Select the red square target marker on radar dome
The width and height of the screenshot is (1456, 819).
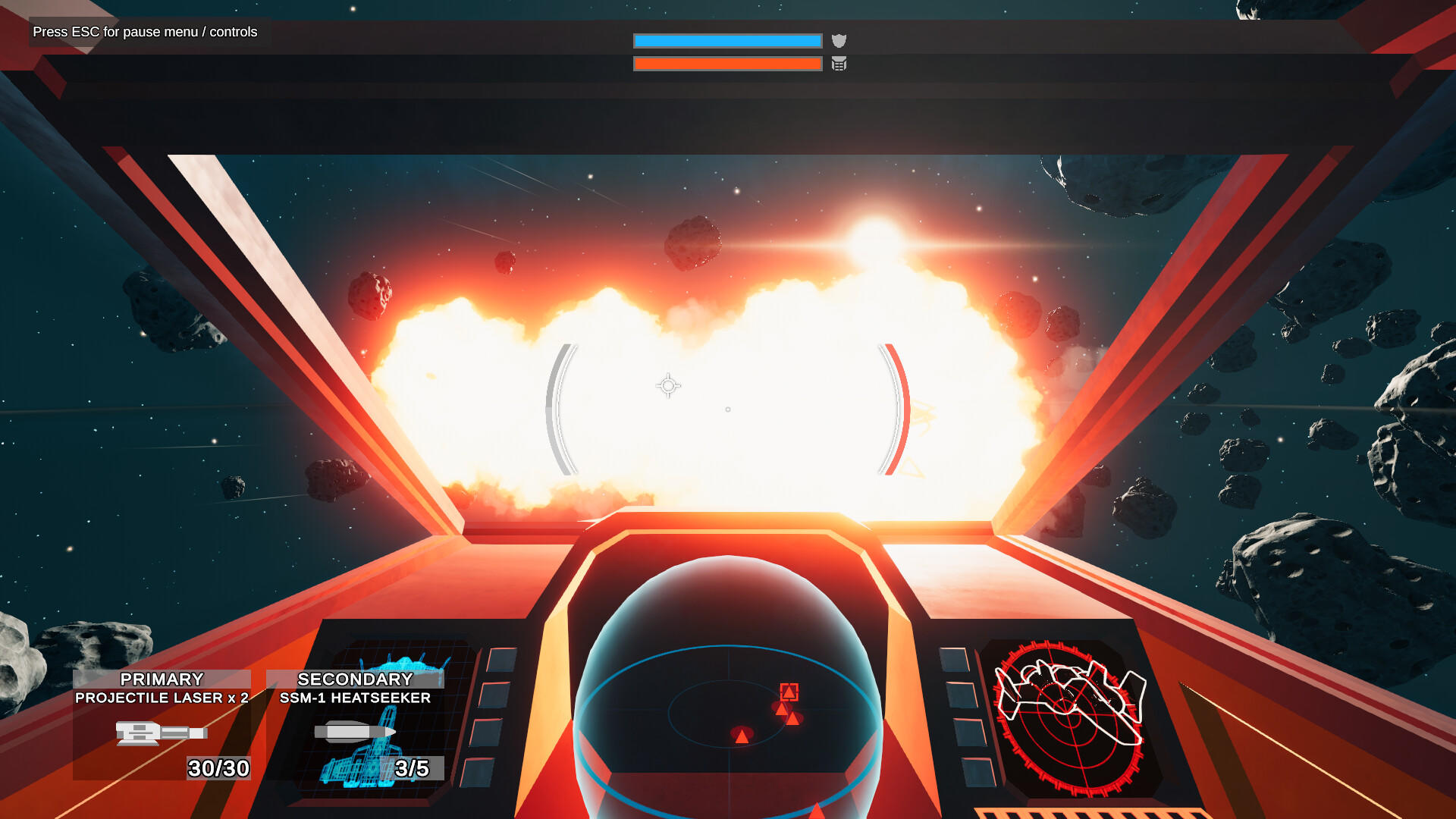click(789, 692)
